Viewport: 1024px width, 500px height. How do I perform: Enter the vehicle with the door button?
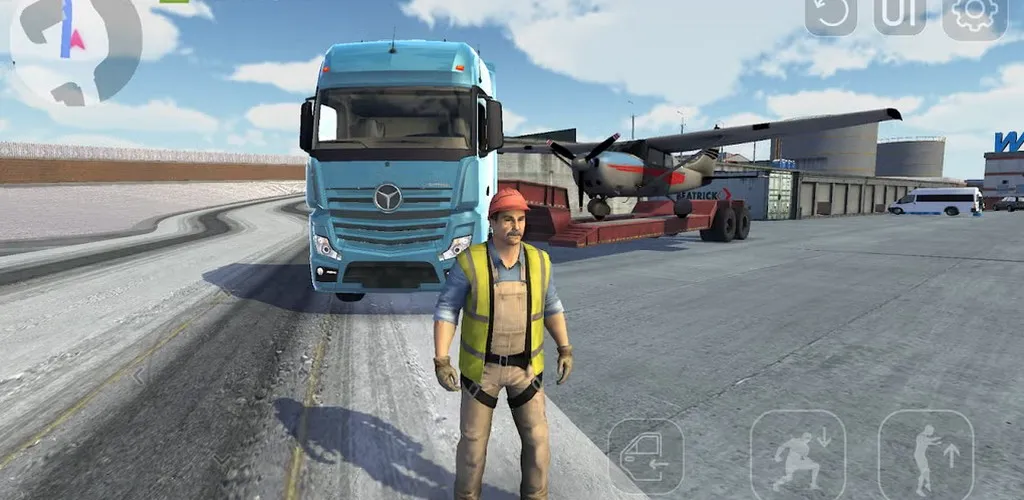click(646, 457)
